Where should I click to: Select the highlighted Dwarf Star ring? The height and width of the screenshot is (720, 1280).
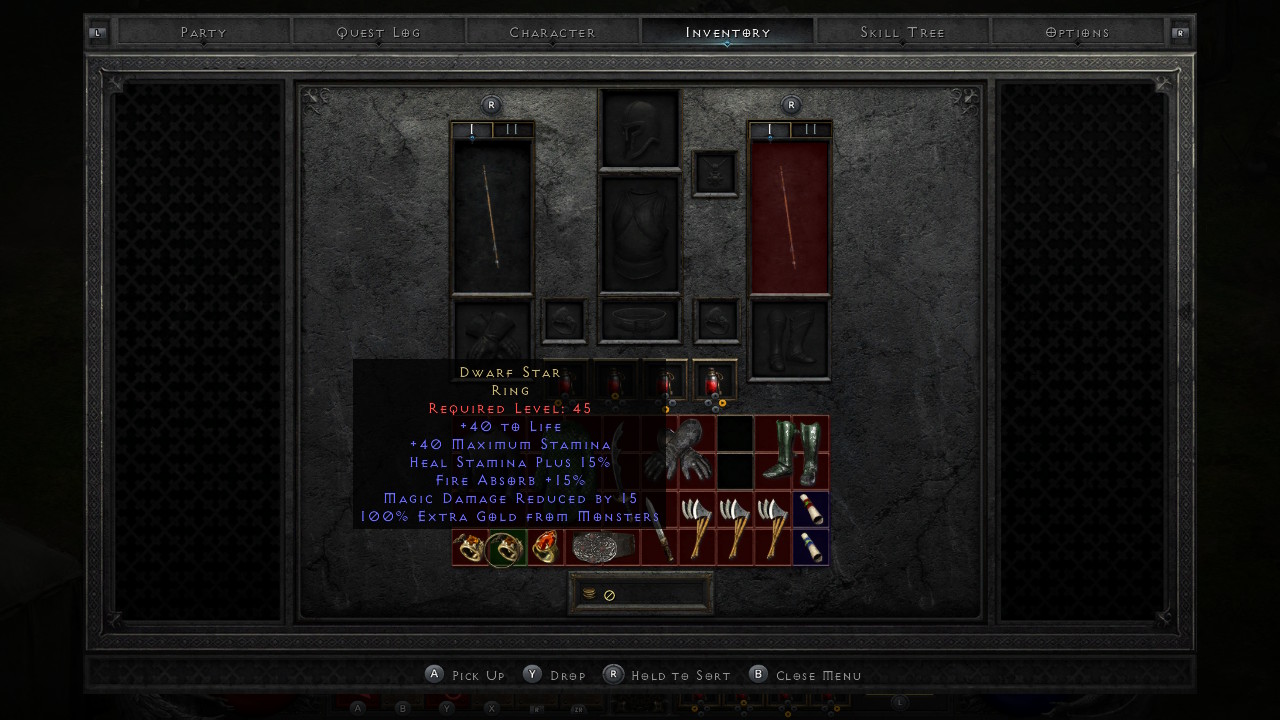coord(505,548)
